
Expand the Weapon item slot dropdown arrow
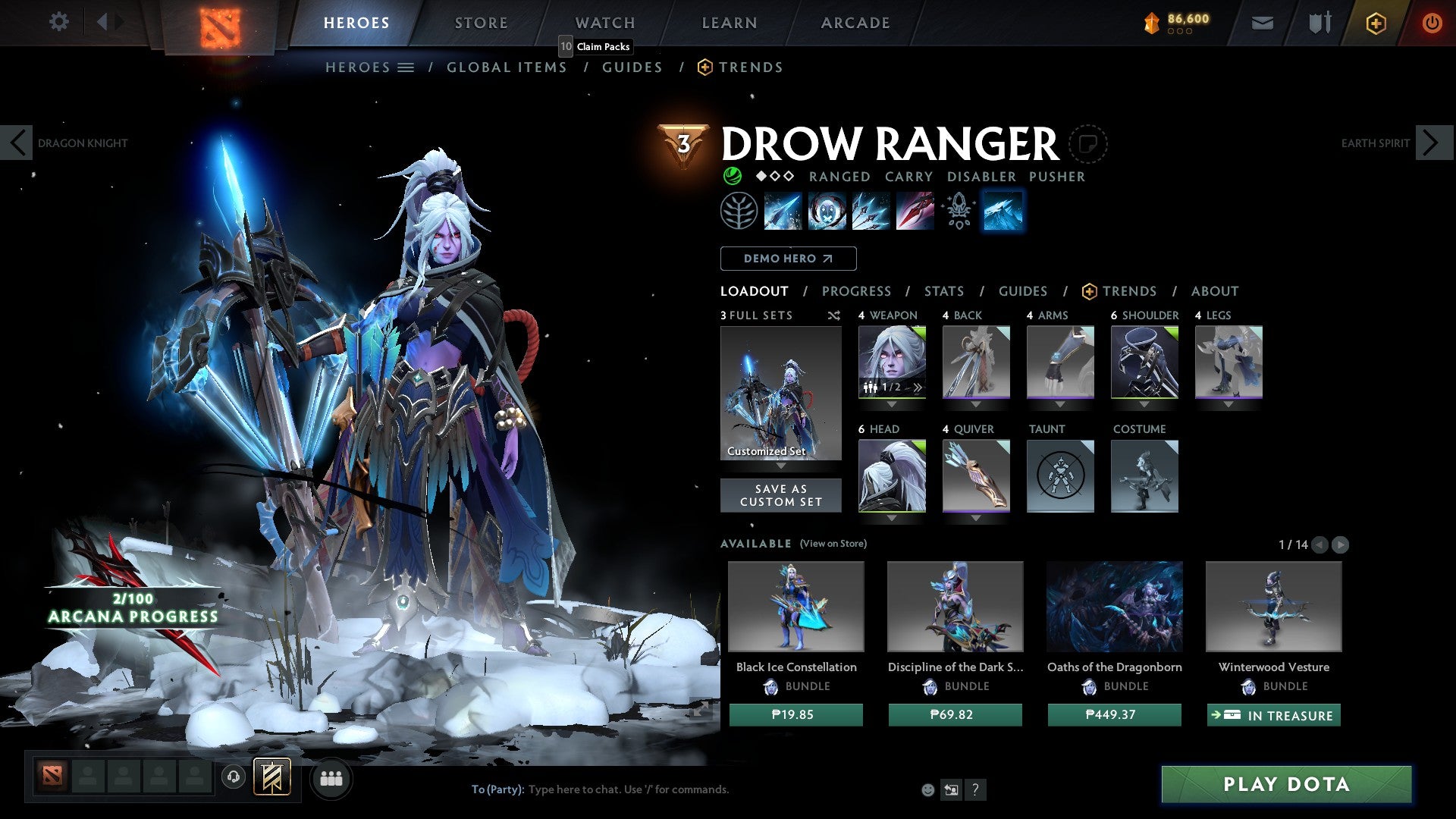pos(892,404)
